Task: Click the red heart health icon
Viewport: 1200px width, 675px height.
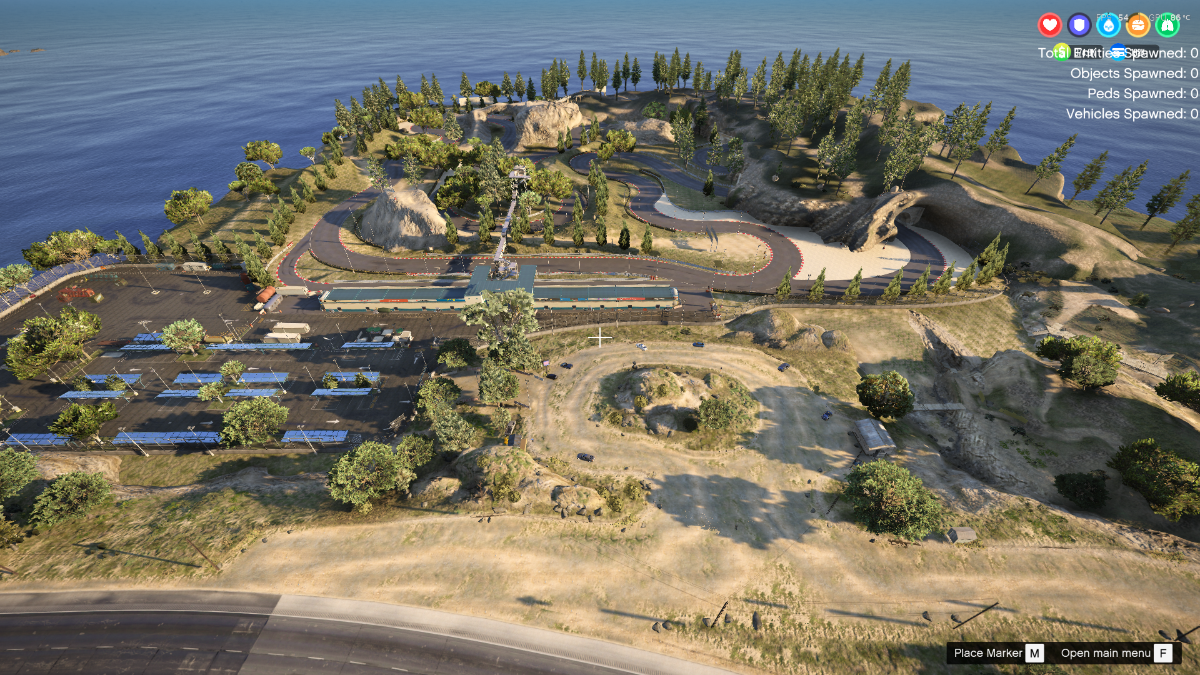Action: (x=1049, y=25)
